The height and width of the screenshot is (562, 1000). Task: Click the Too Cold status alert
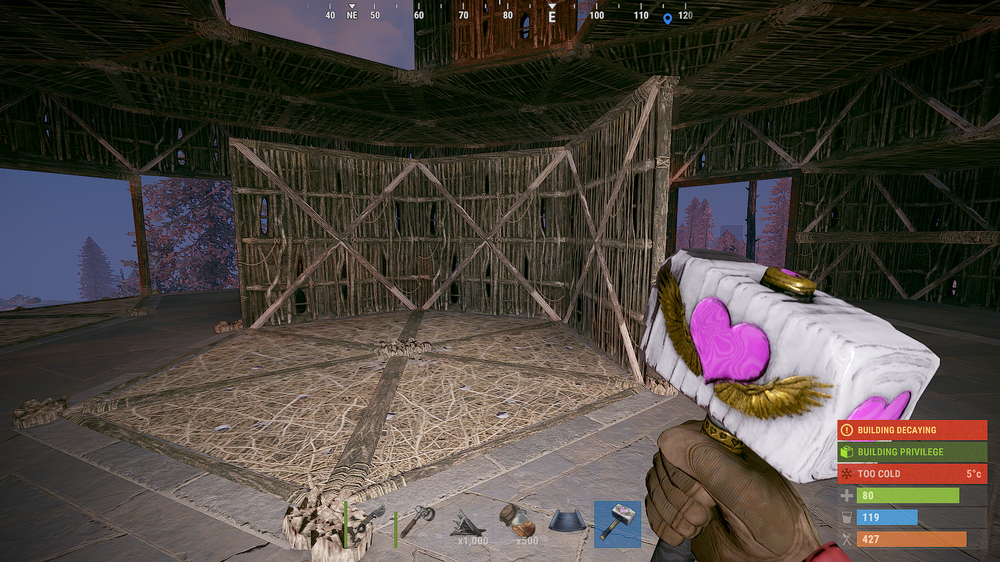tap(911, 473)
